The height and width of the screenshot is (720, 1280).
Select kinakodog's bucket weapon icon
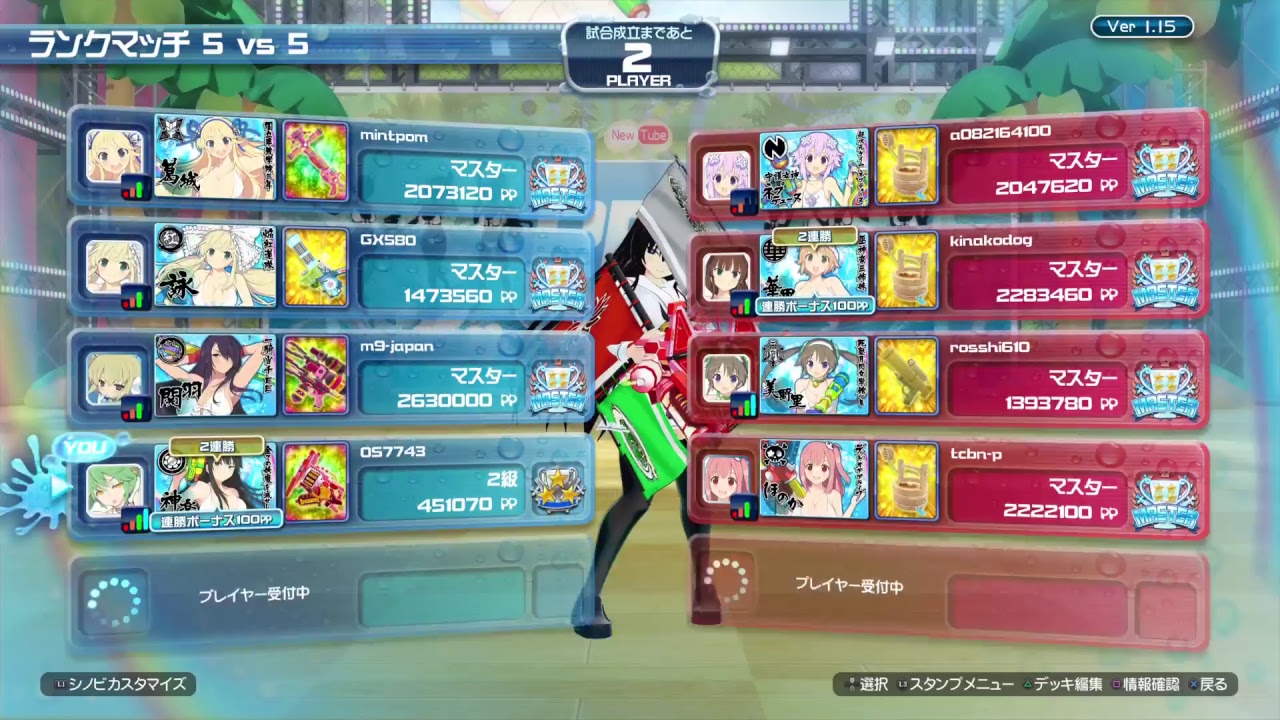(906, 271)
